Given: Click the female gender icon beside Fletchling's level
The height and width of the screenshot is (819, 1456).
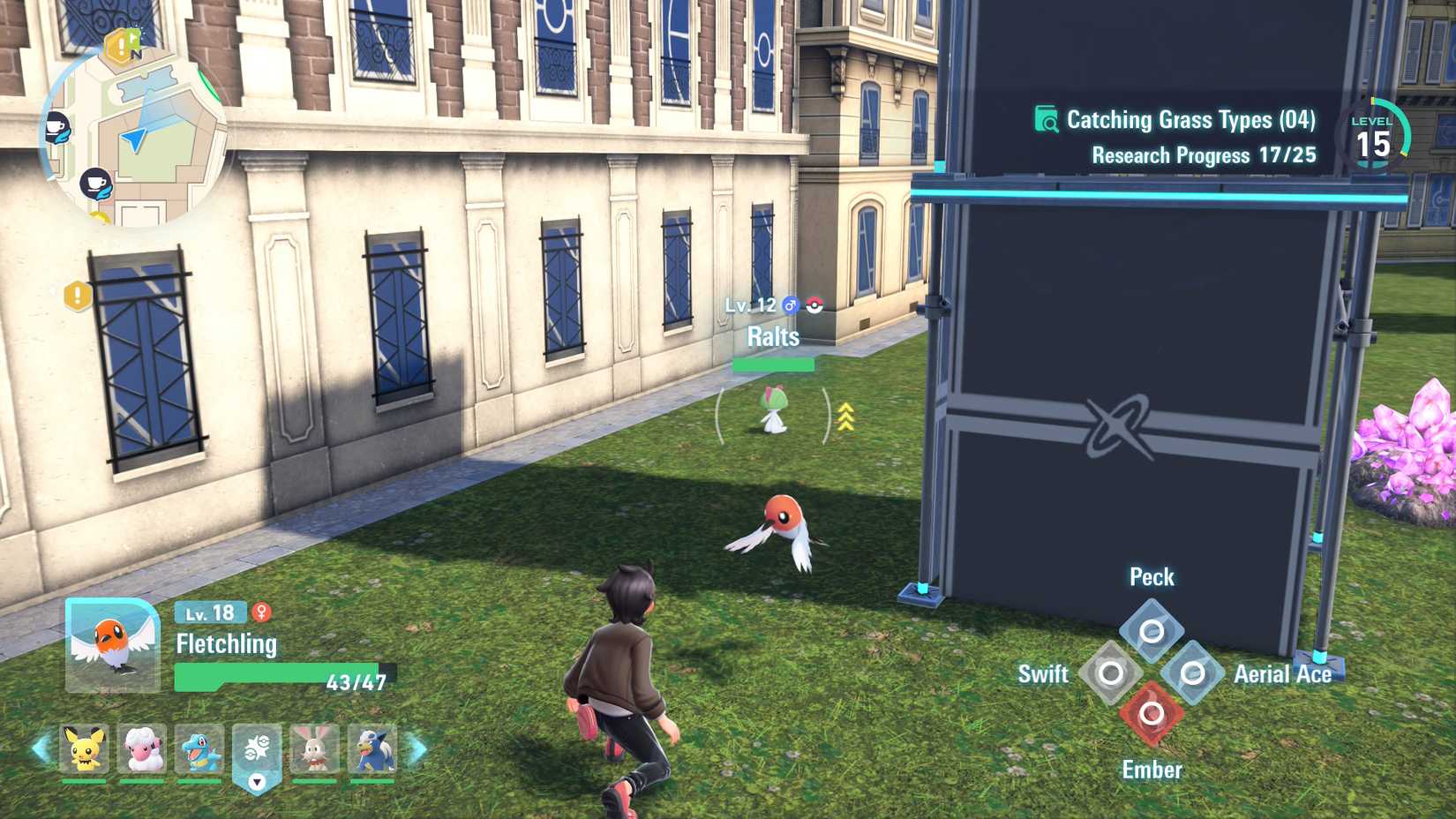Looking at the screenshot, I should point(261,612).
